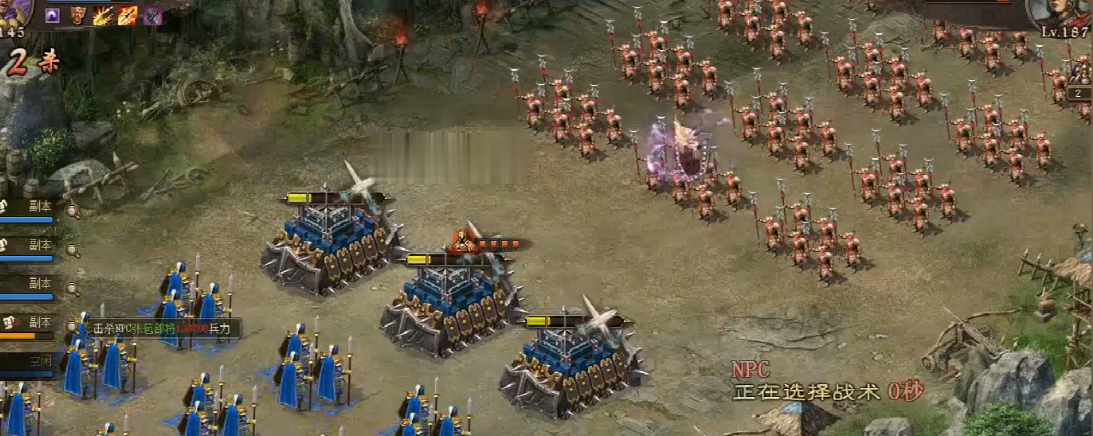Choose the flaming arrow skill icon
This screenshot has width=1093, height=436.
click(x=128, y=15)
